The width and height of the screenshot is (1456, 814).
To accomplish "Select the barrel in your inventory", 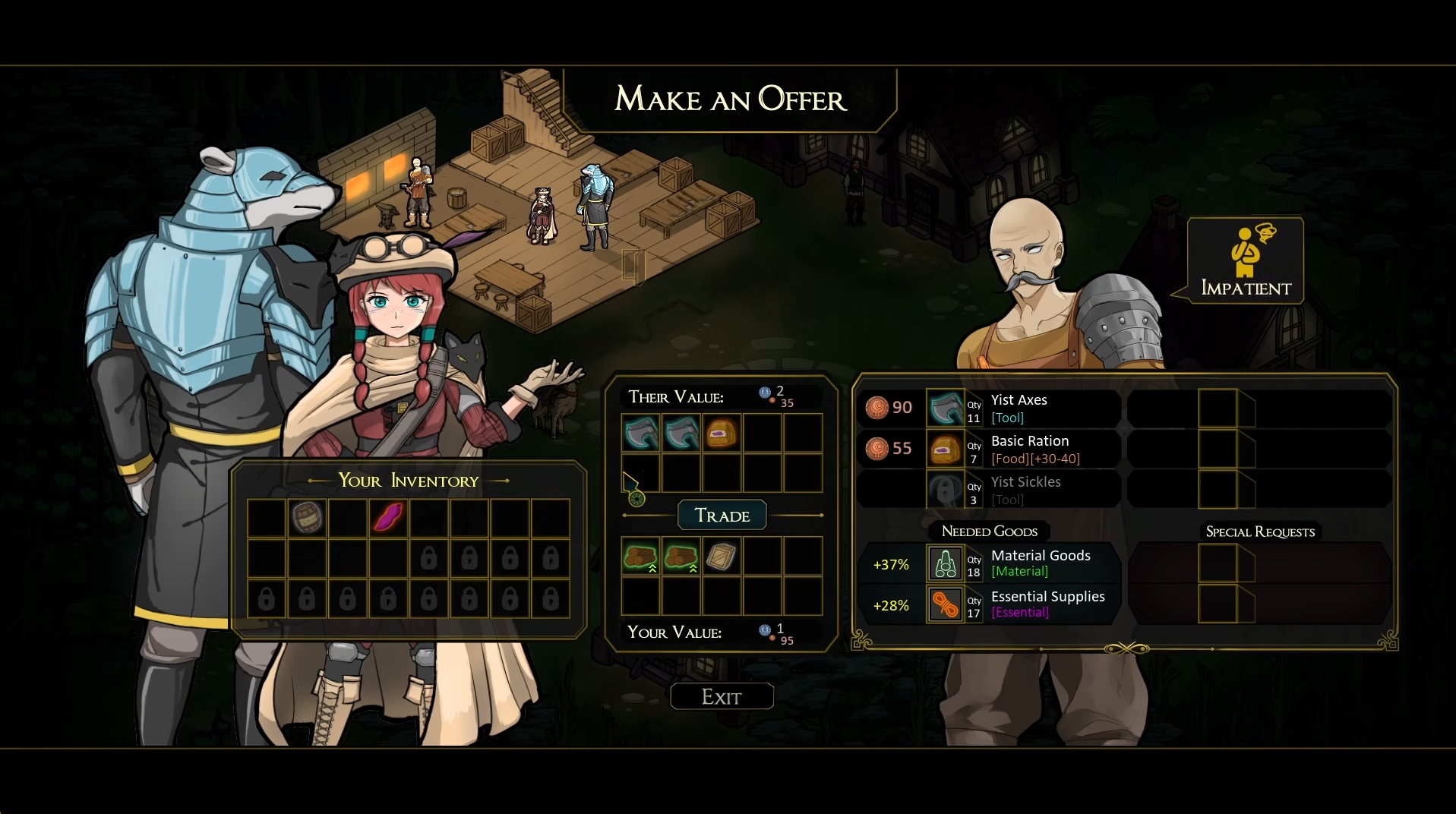I will pyautogui.click(x=308, y=518).
